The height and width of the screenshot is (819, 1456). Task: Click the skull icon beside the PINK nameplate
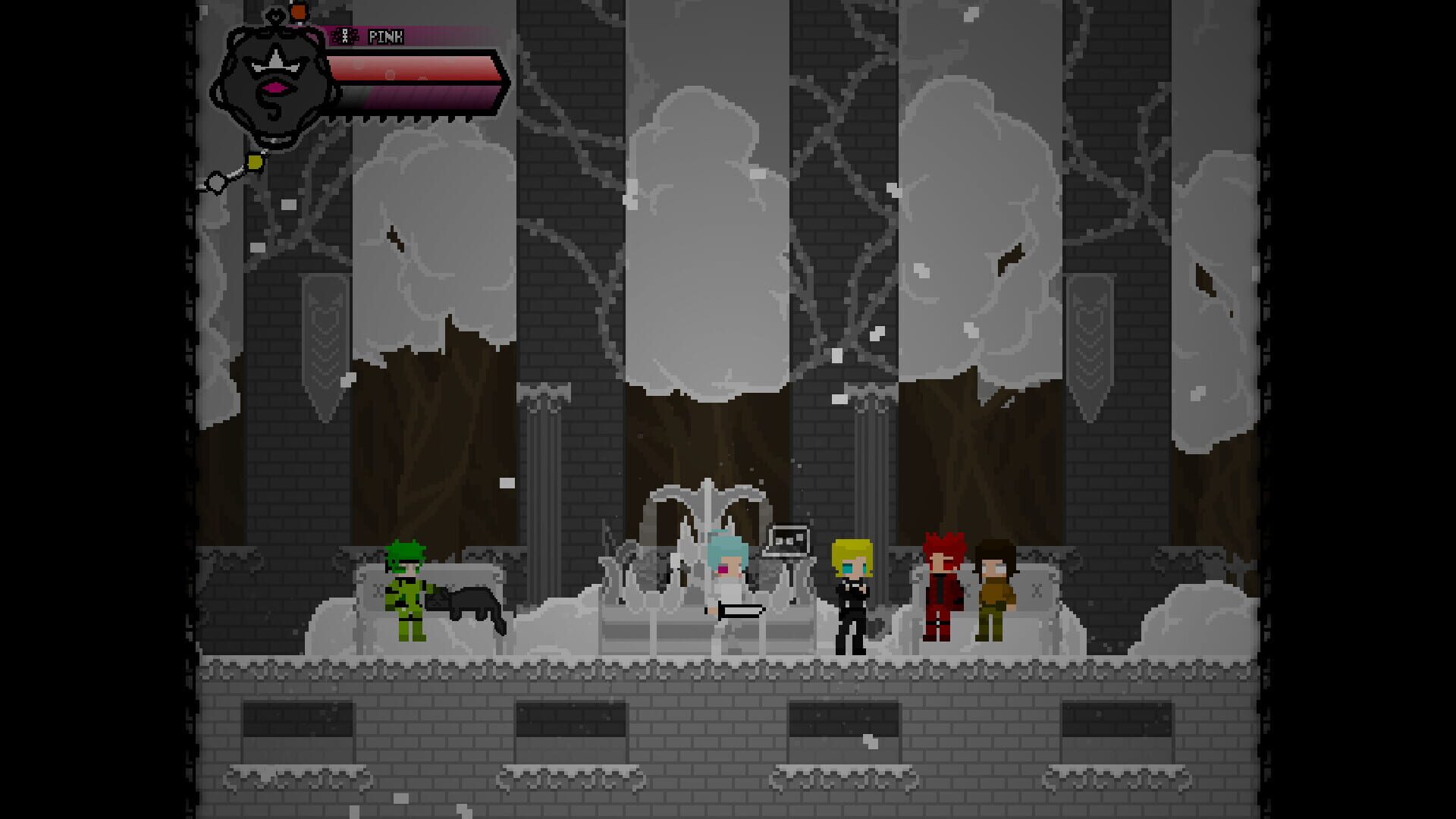tap(344, 35)
